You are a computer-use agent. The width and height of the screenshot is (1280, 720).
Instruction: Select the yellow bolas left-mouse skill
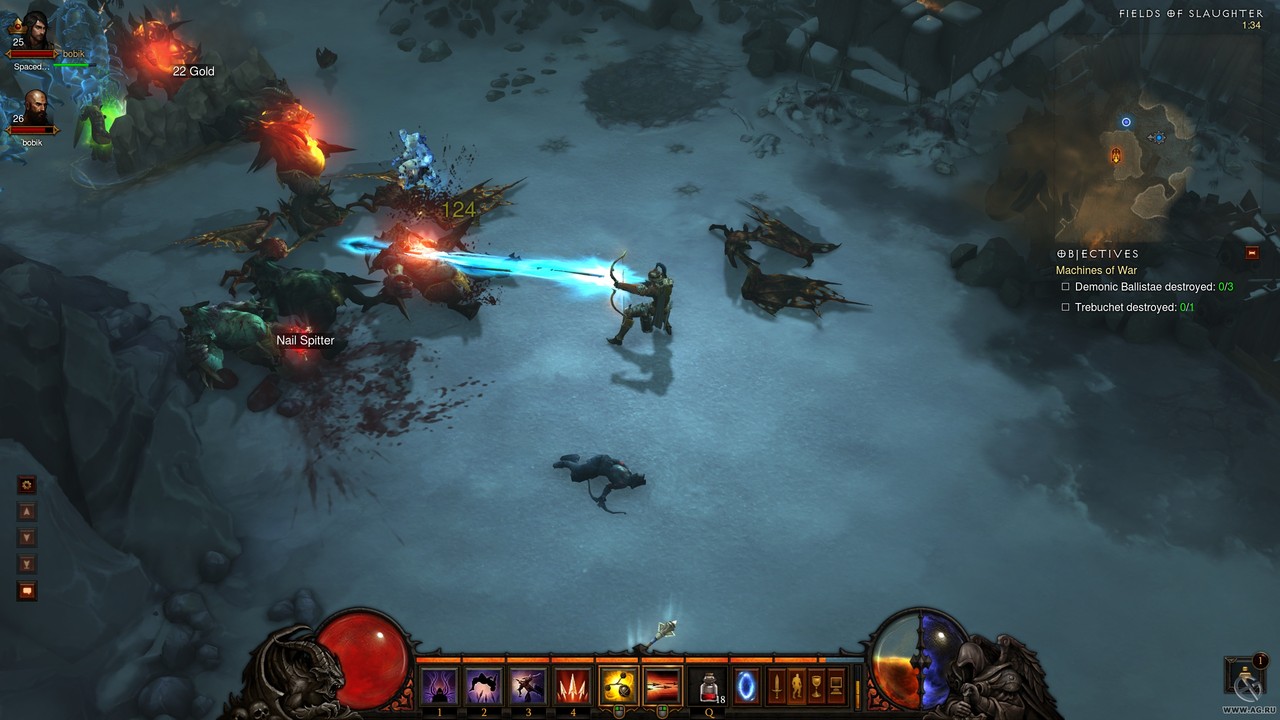coord(618,686)
